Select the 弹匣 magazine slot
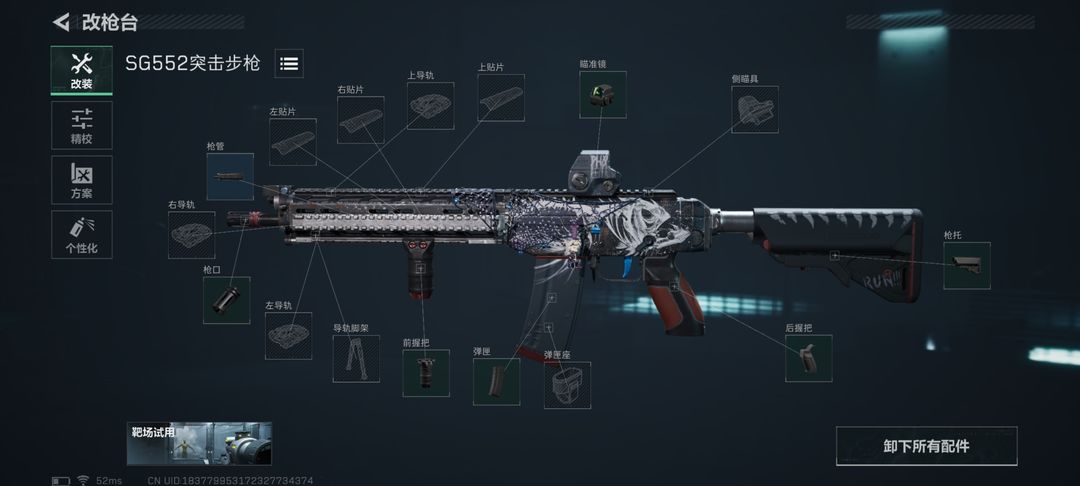 (496, 381)
